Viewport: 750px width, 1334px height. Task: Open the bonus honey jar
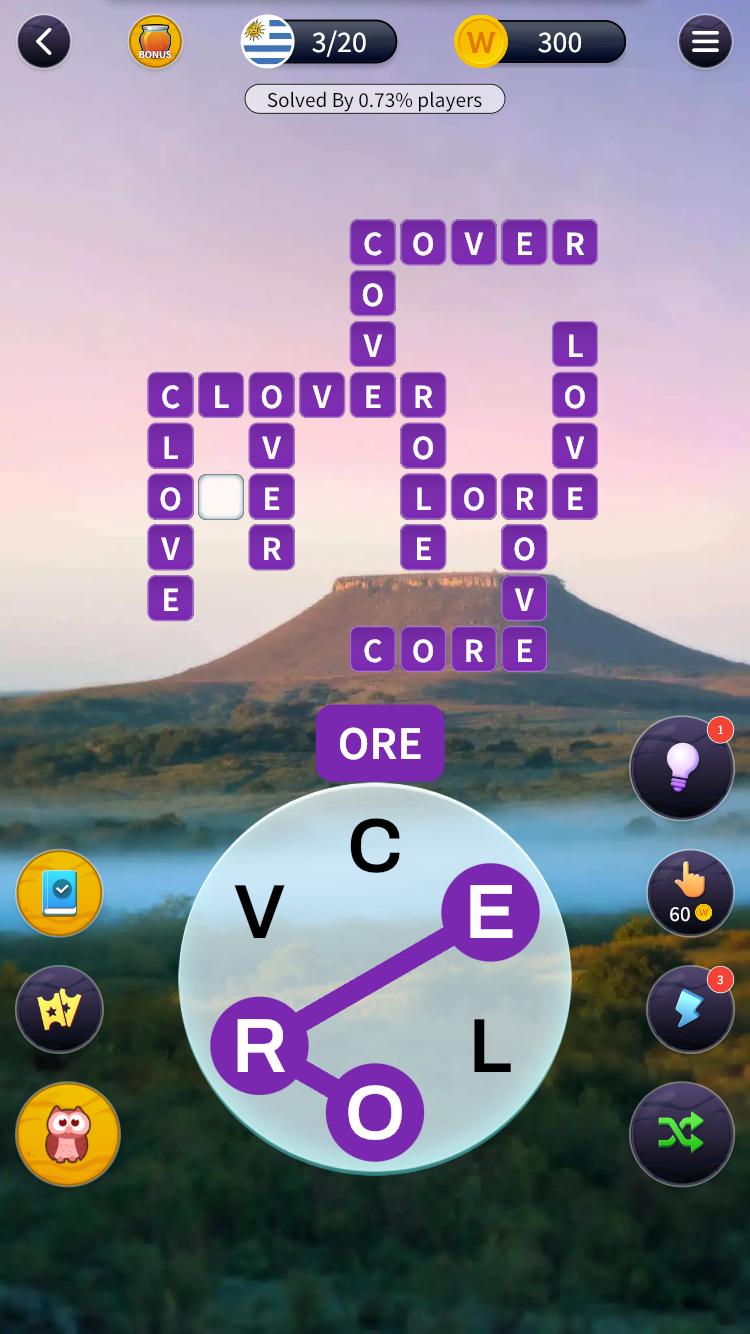155,42
